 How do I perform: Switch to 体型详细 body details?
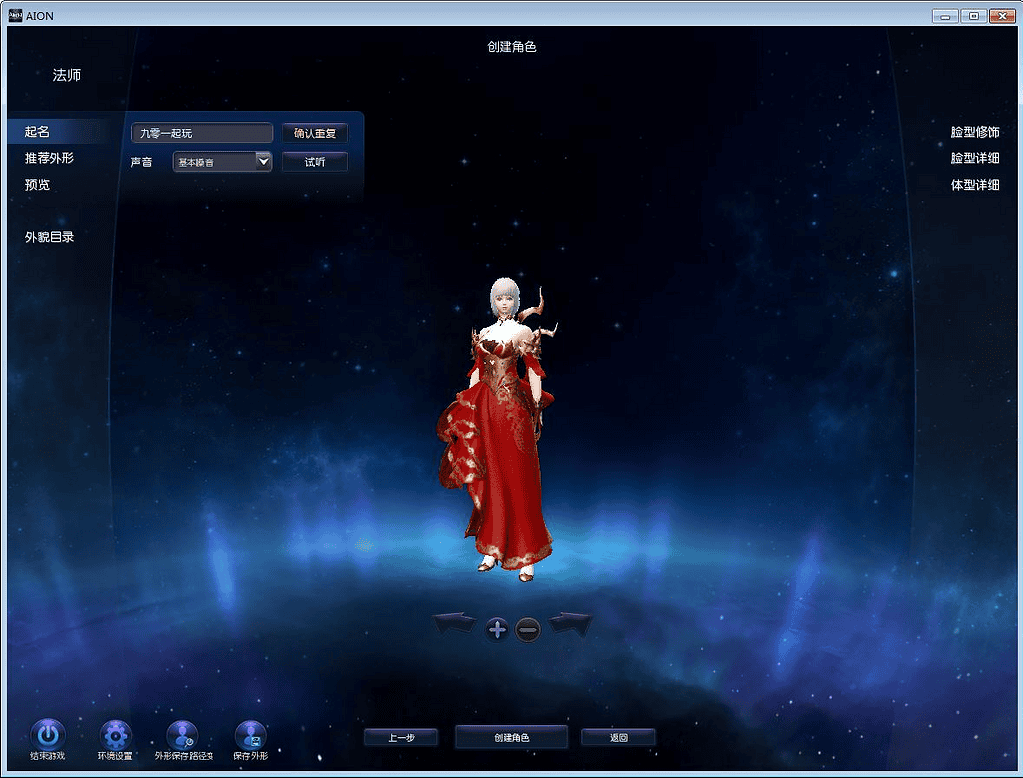[974, 185]
